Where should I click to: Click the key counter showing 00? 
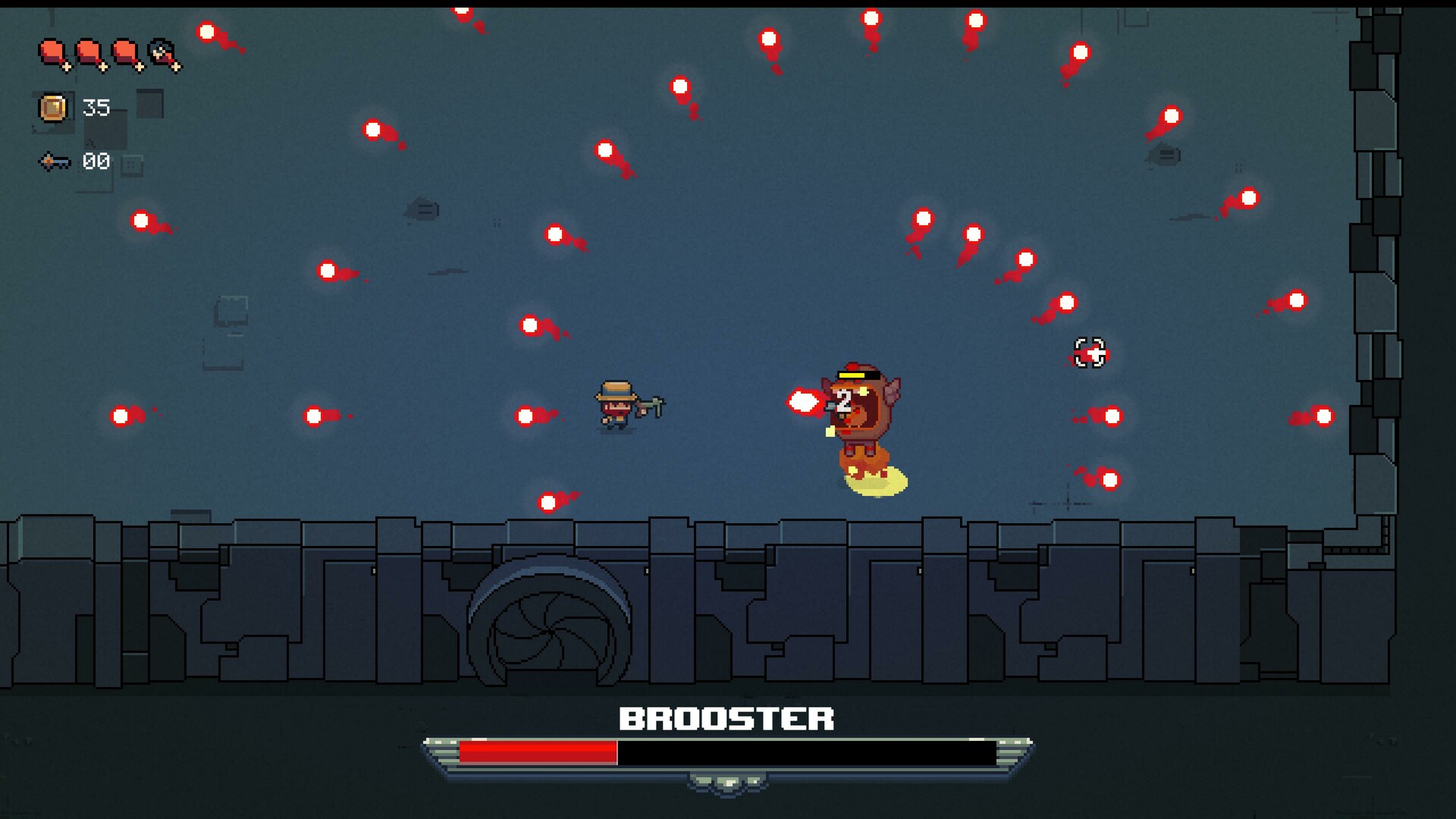point(96,161)
